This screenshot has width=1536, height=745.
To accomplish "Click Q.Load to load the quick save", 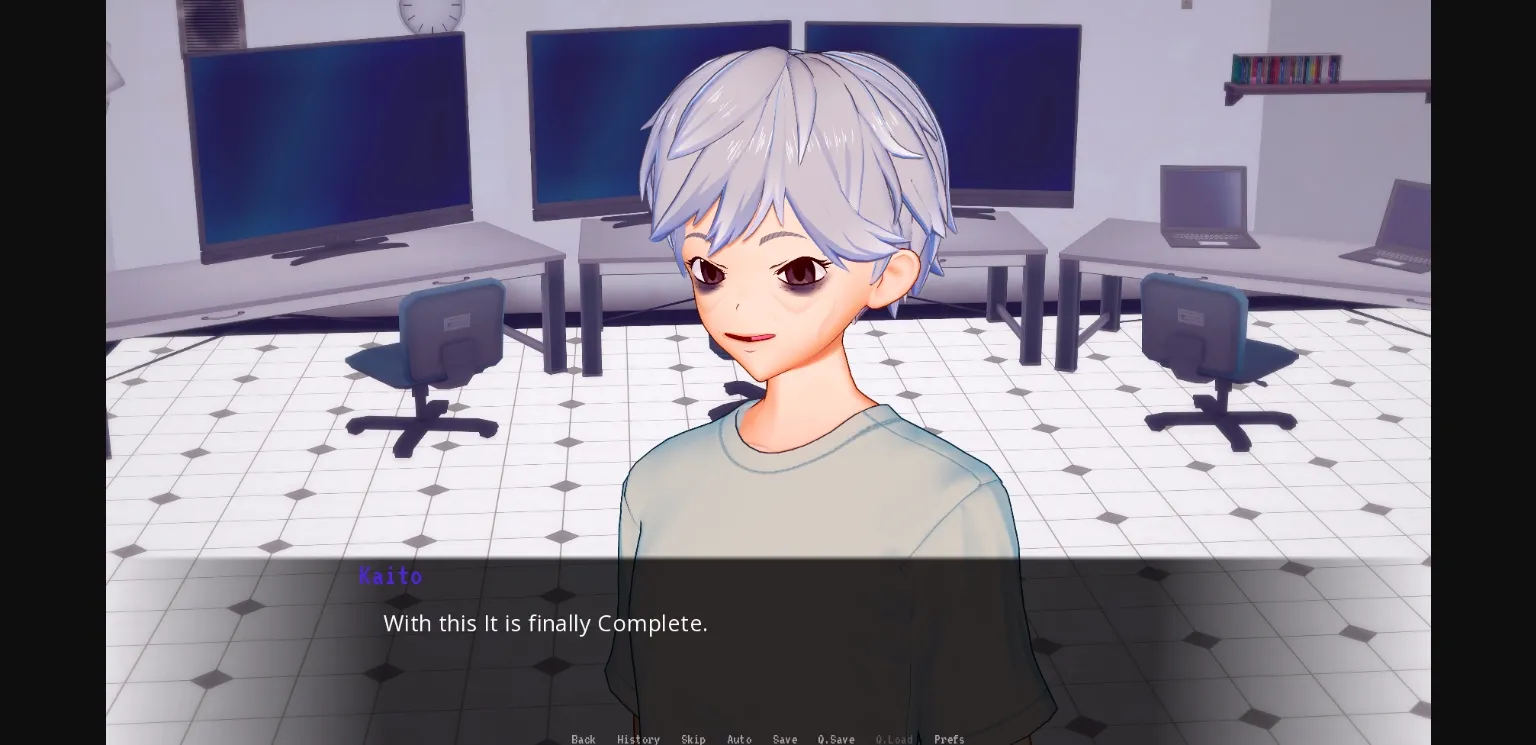I will tap(893, 739).
